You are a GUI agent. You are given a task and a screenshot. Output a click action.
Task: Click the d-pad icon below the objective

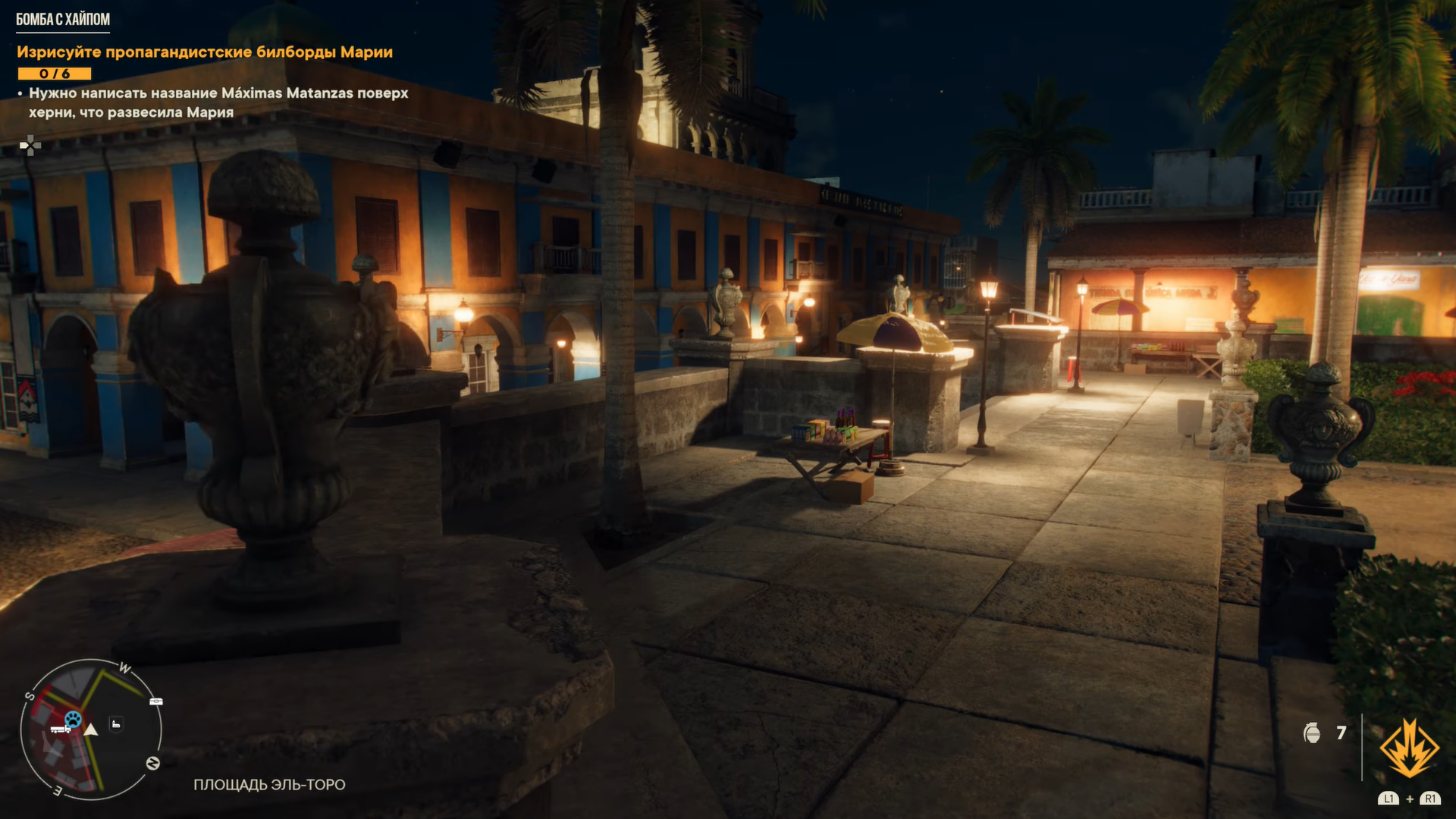[30, 145]
